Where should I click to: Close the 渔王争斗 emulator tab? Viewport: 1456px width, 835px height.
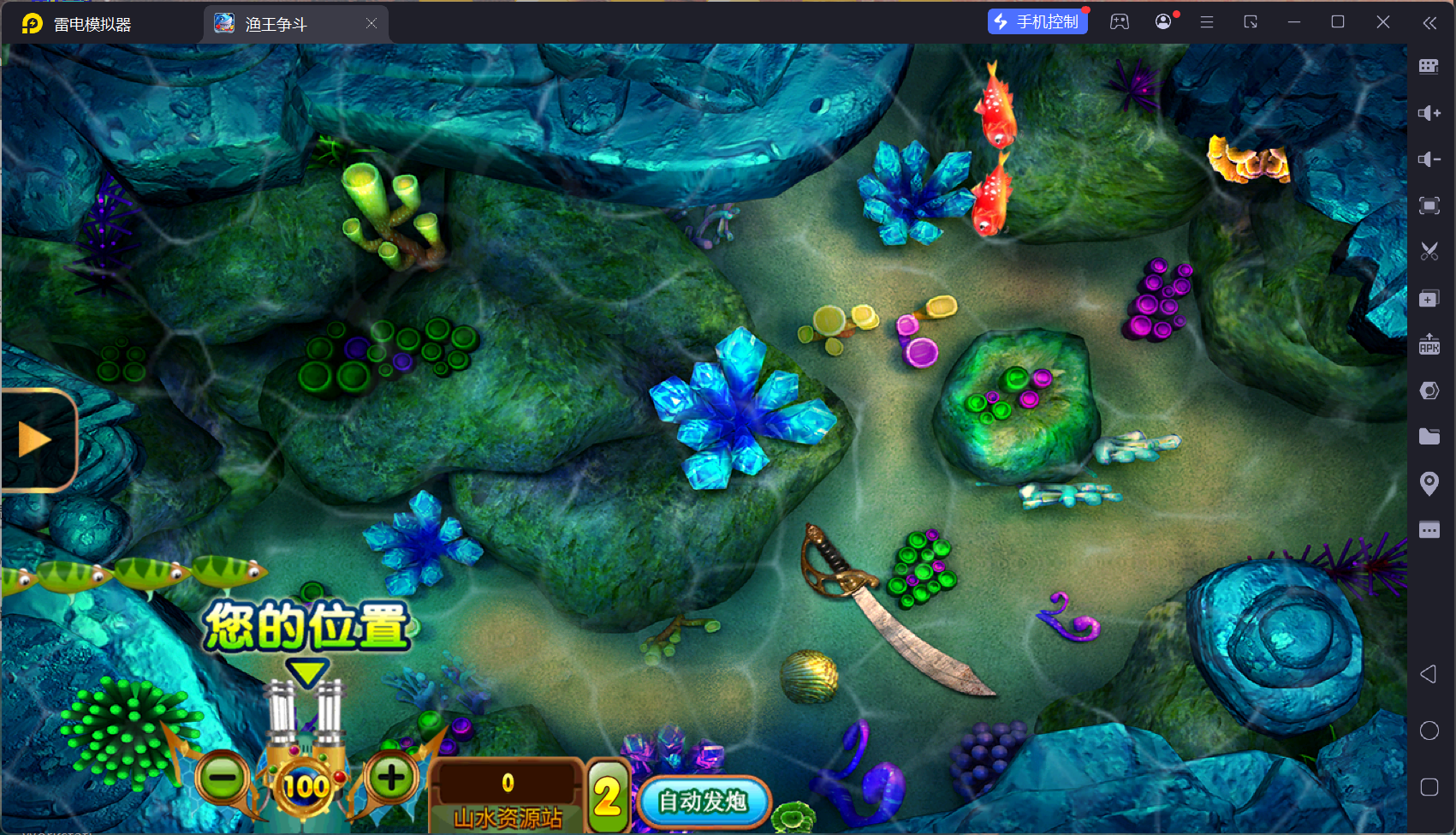click(x=371, y=24)
